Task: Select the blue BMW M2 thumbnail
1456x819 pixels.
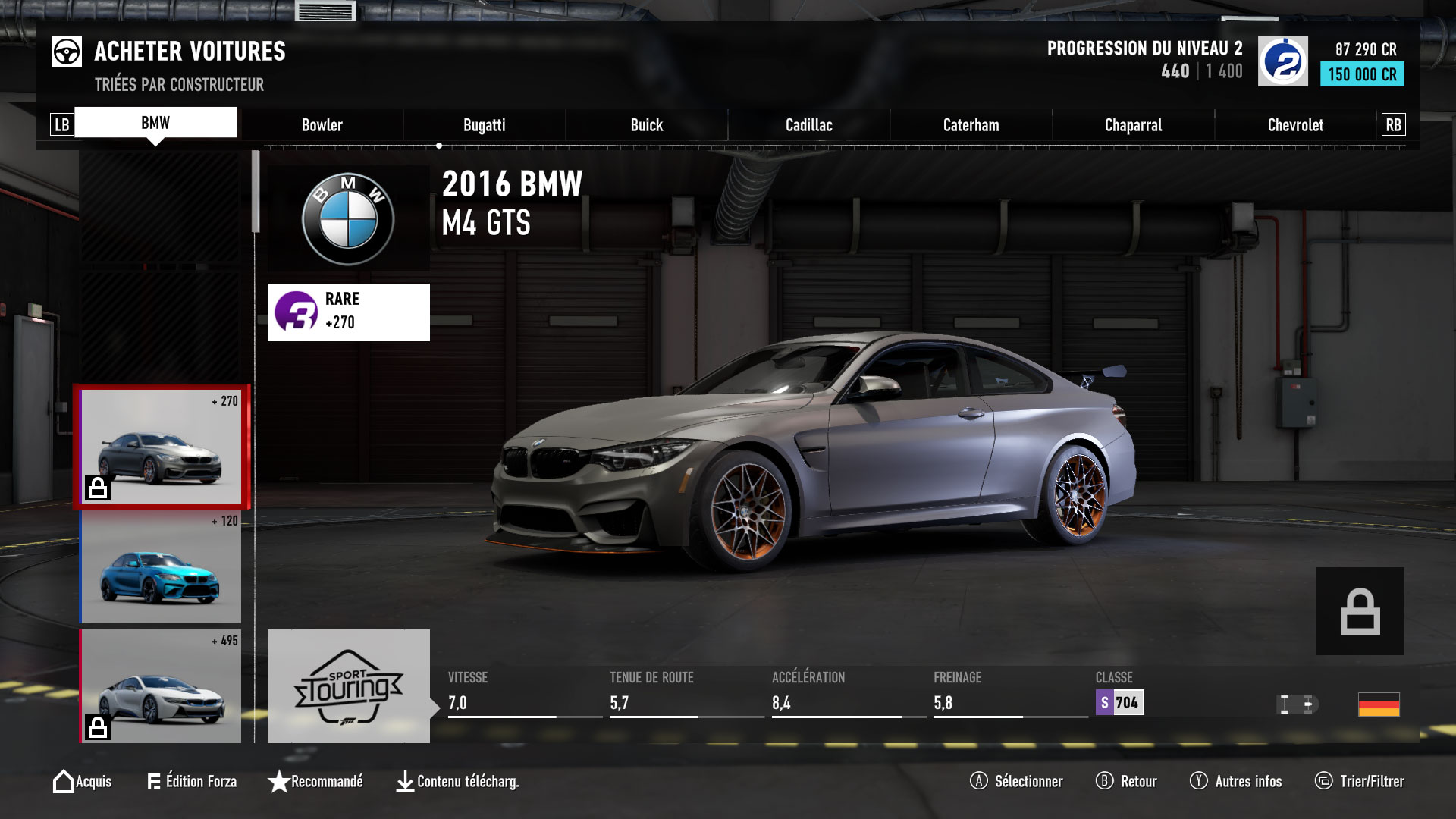Action: (x=162, y=567)
